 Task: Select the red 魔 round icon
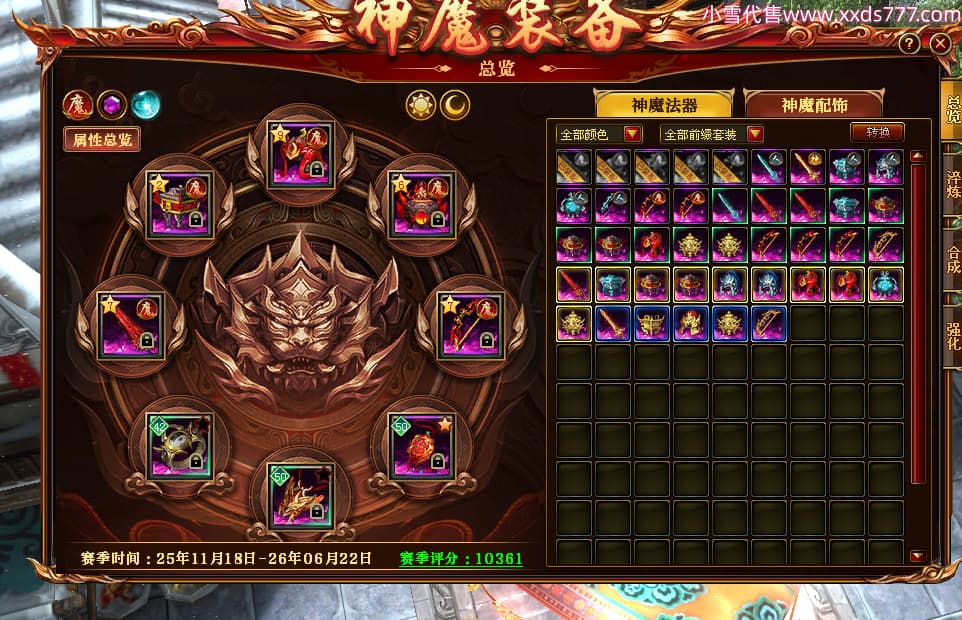pyautogui.click(x=78, y=104)
